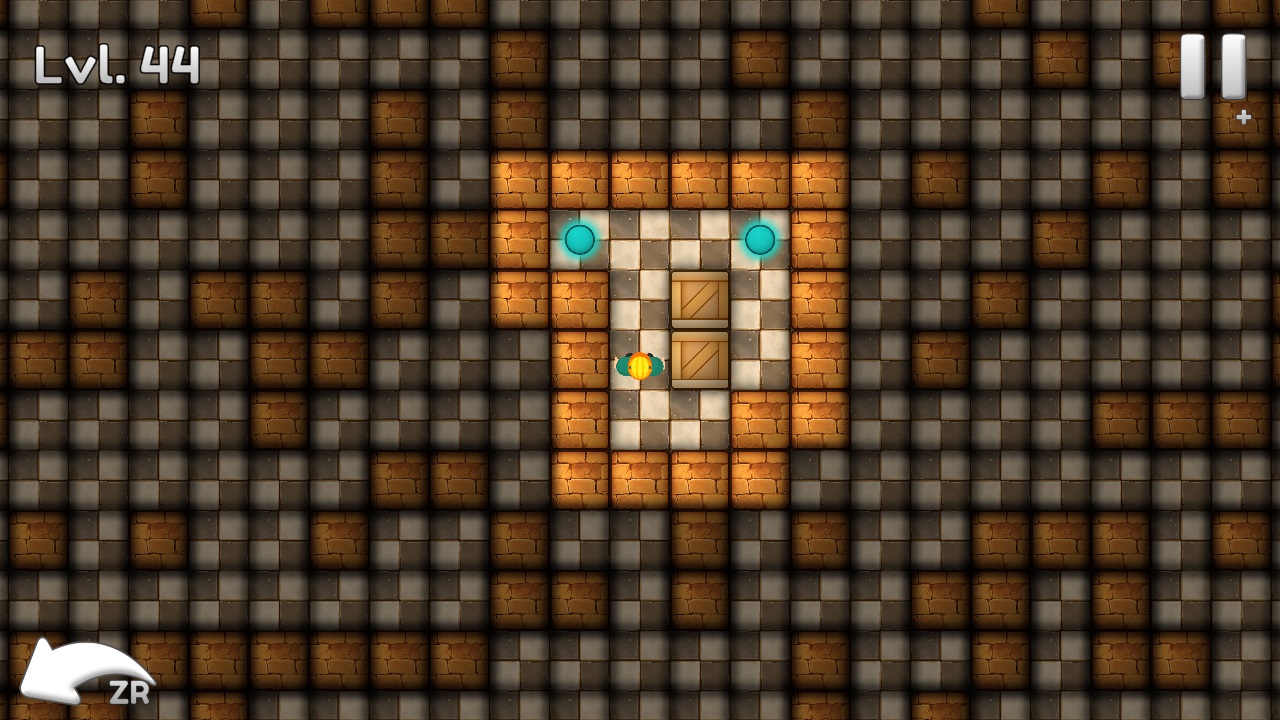Tap the right teal target dot

click(x=760, y=238)
